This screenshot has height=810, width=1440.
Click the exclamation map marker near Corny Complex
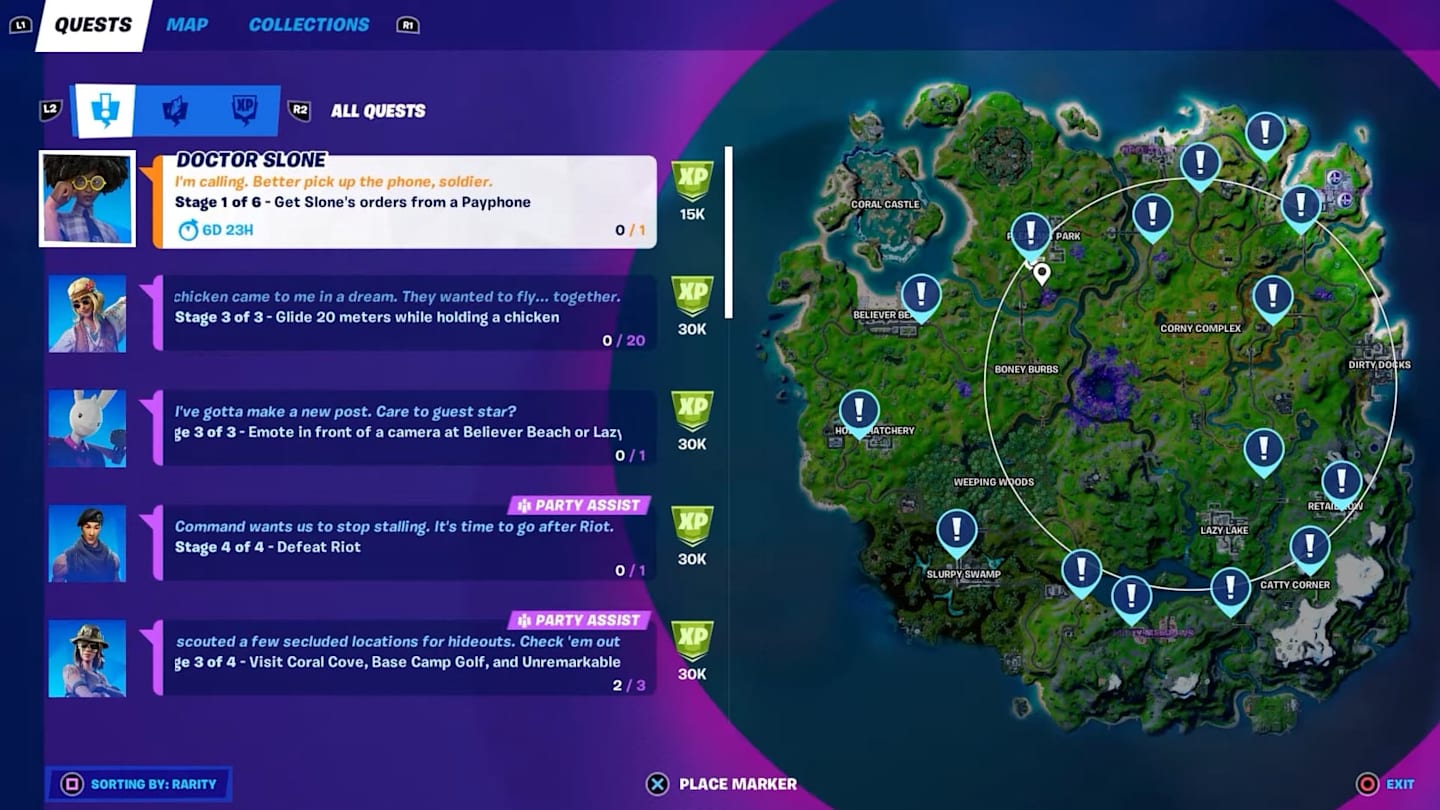pos(1272,297)
